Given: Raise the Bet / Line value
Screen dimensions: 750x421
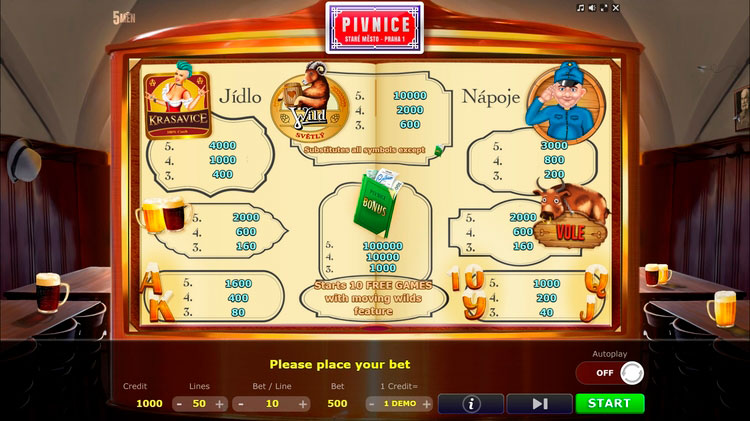Looking at the screenshot, I should (302, 404).
